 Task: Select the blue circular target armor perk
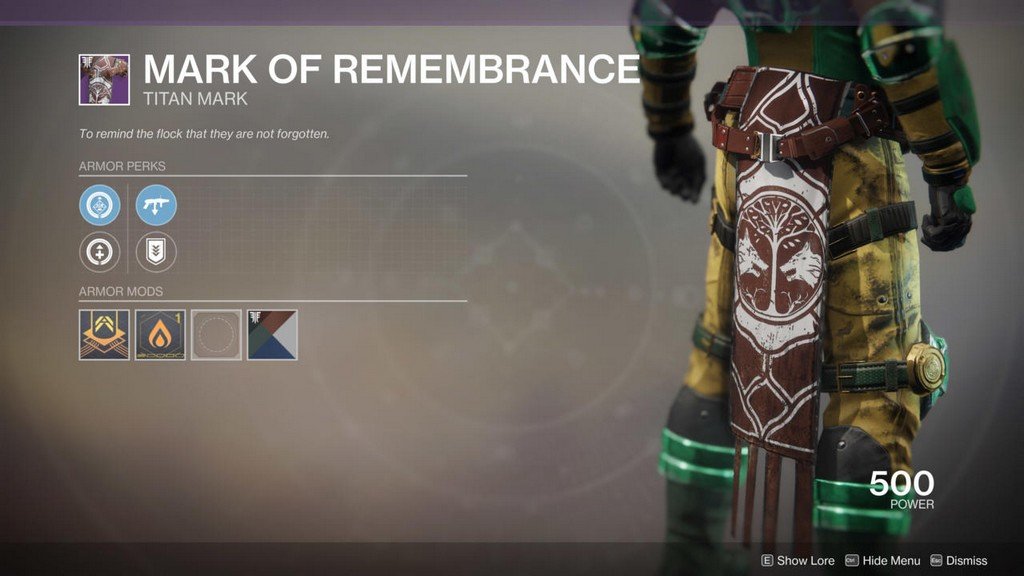tap(100, 205)
